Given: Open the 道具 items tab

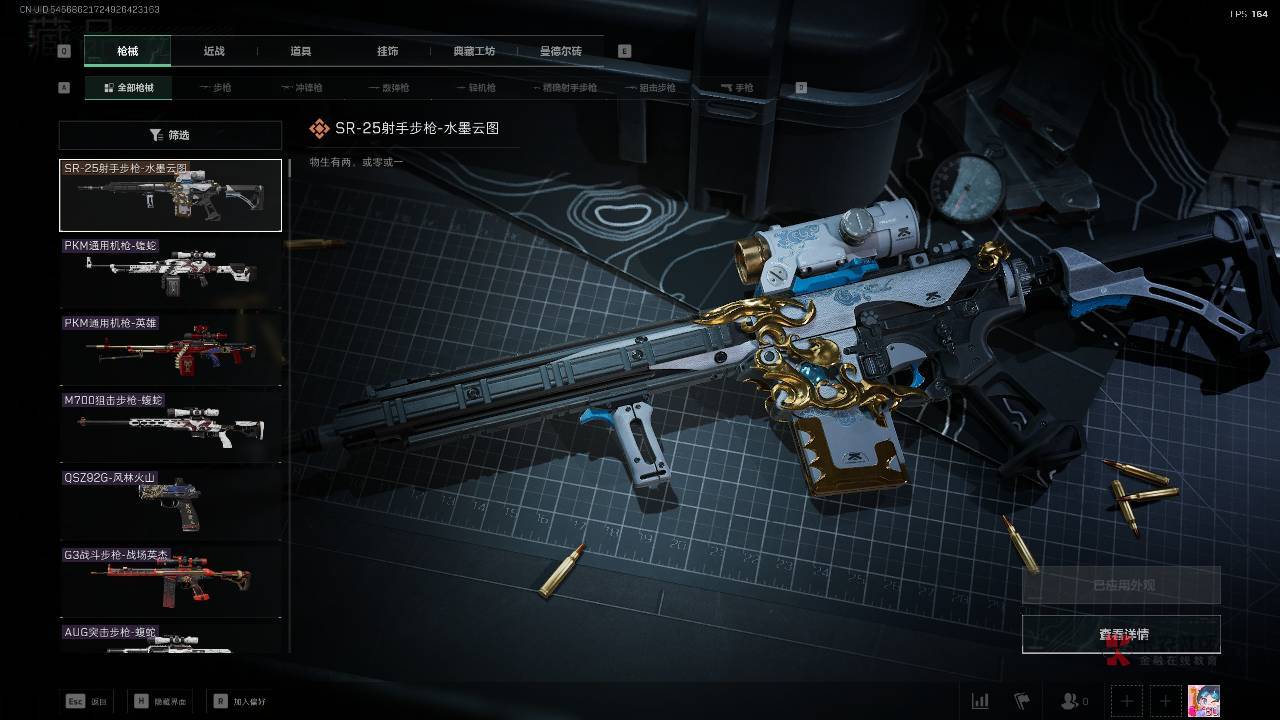Looking at the screenshot, I should click(301, 51).
